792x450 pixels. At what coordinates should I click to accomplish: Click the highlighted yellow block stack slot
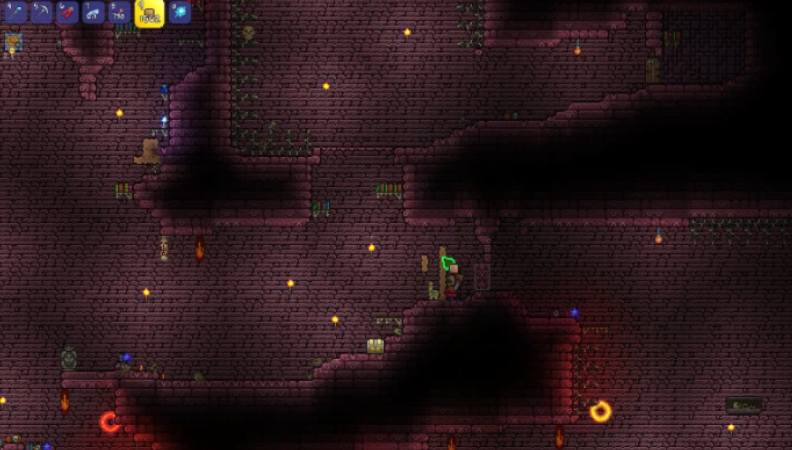click(149, 12)
